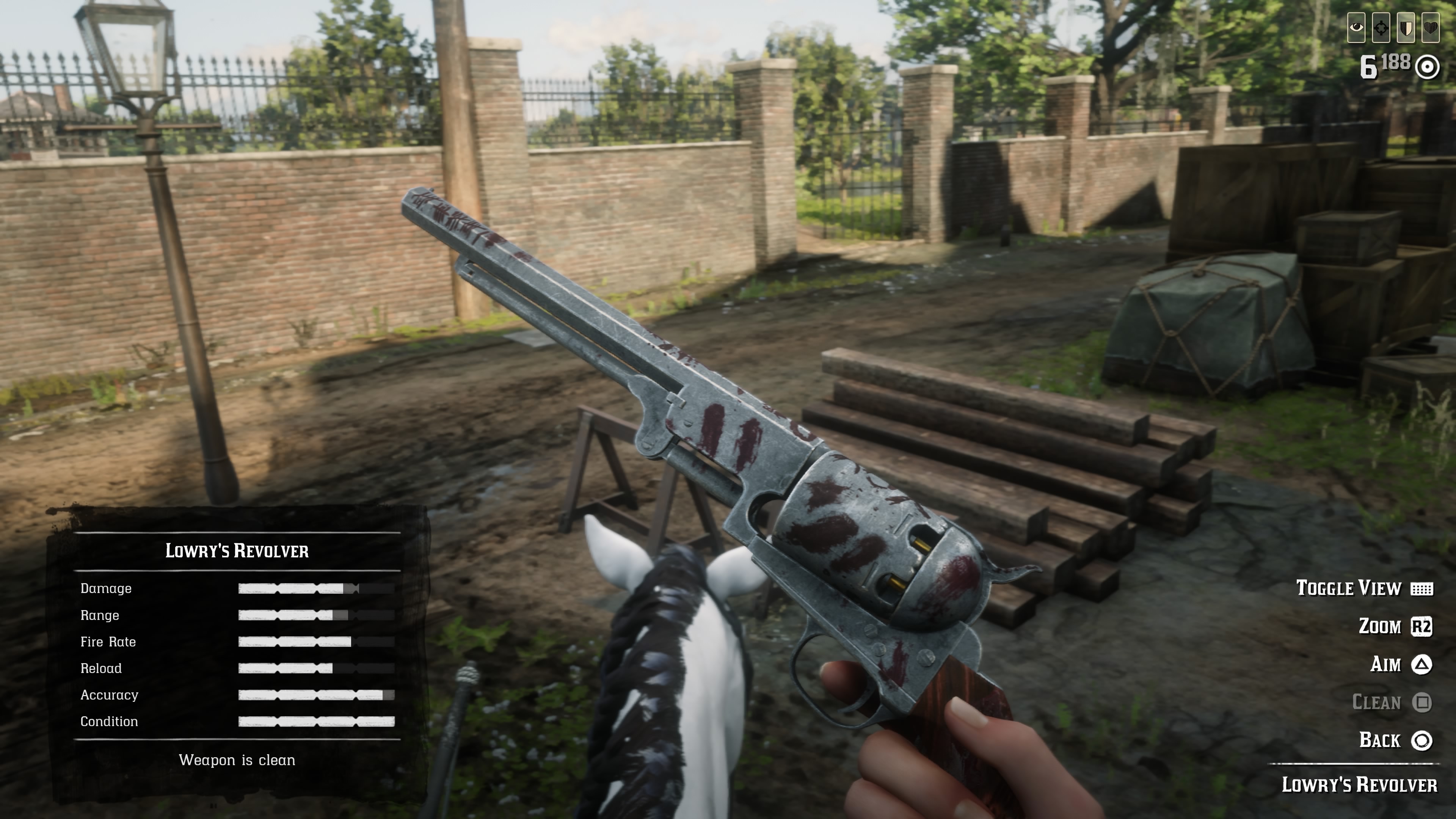Choose the Toggle View option
This screenshot has height=819, width=1456.
point(1363,588)
